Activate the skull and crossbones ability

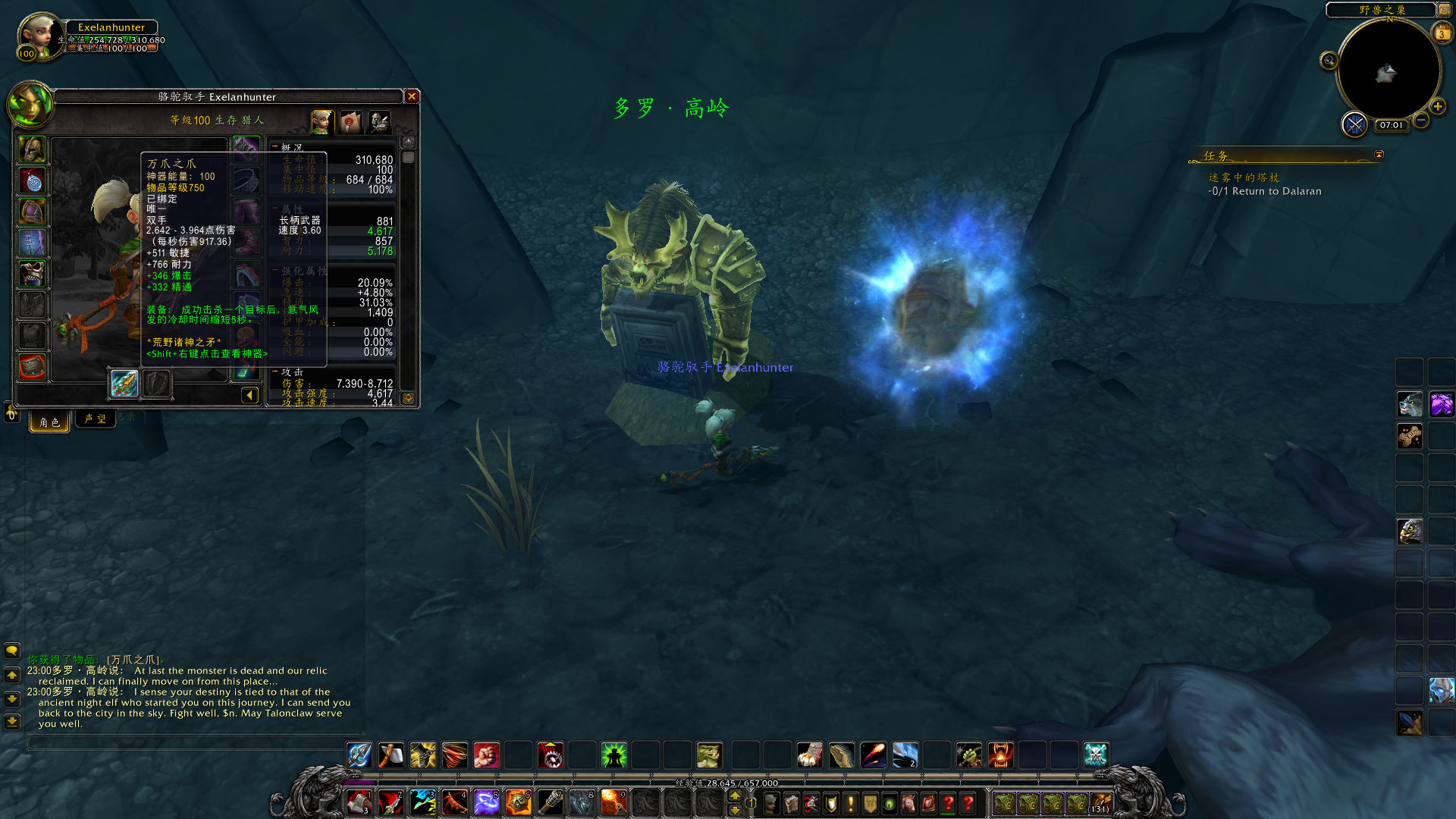1096,755
